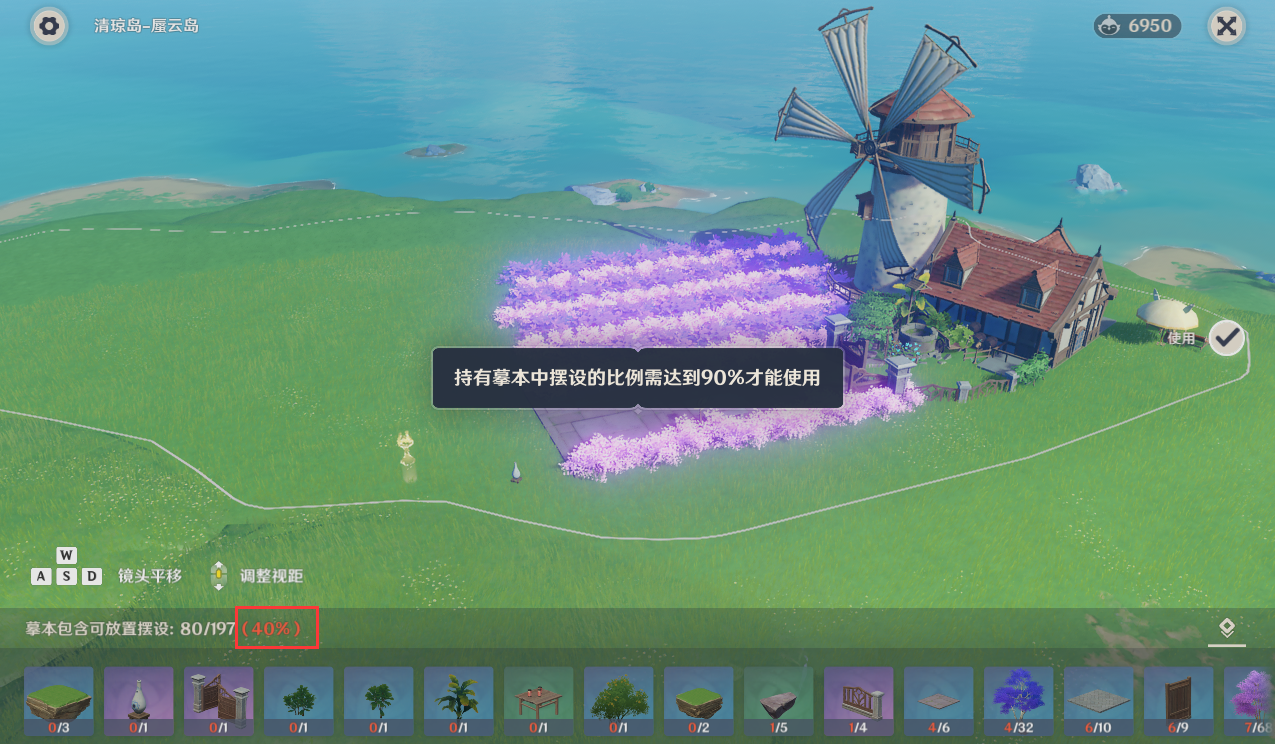Select the large stone floor tile 6/10
Viewport: 1275px width, 744px height.
tap(1099, 702)
